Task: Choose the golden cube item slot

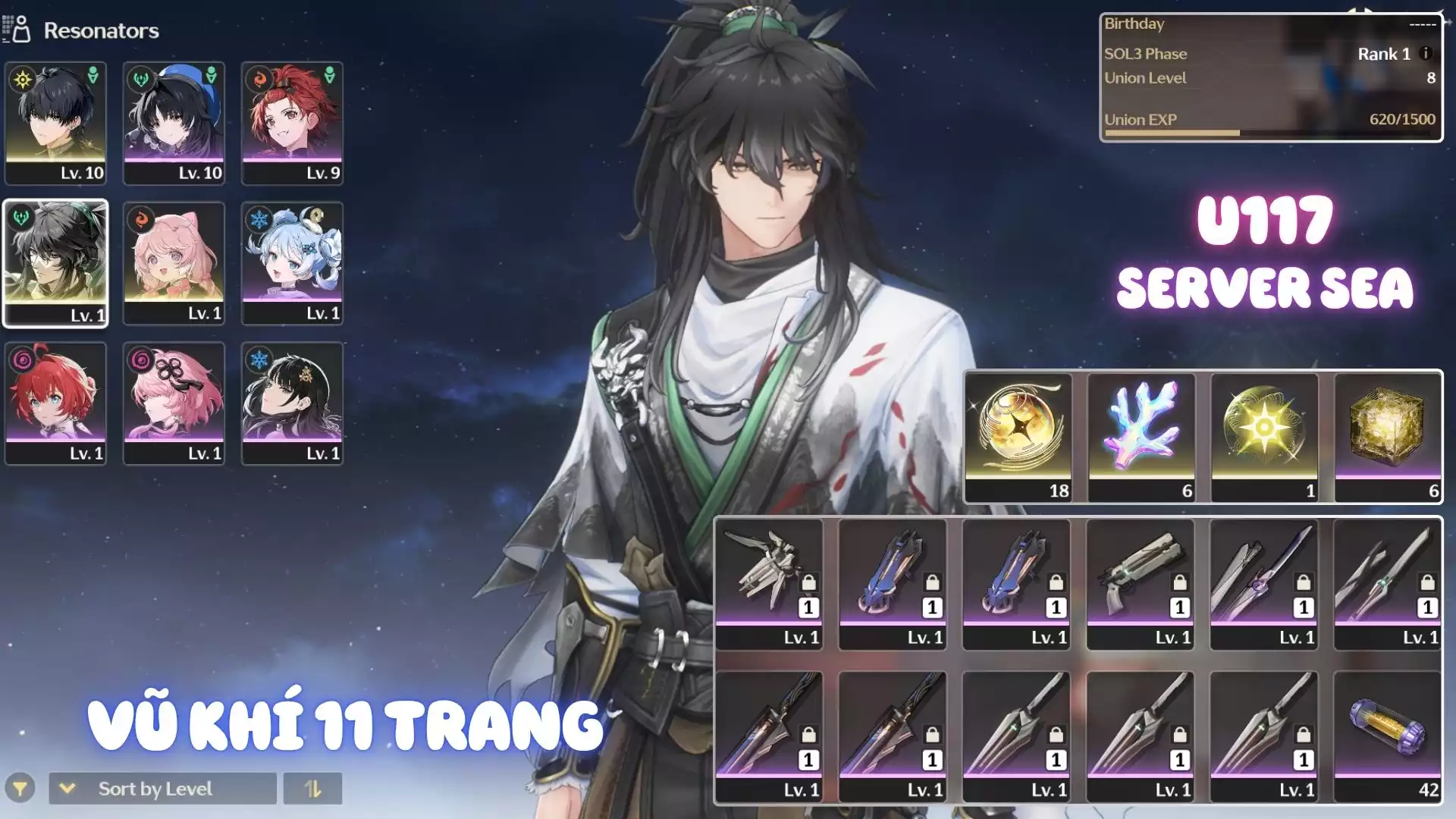Action: [1387, 437]
